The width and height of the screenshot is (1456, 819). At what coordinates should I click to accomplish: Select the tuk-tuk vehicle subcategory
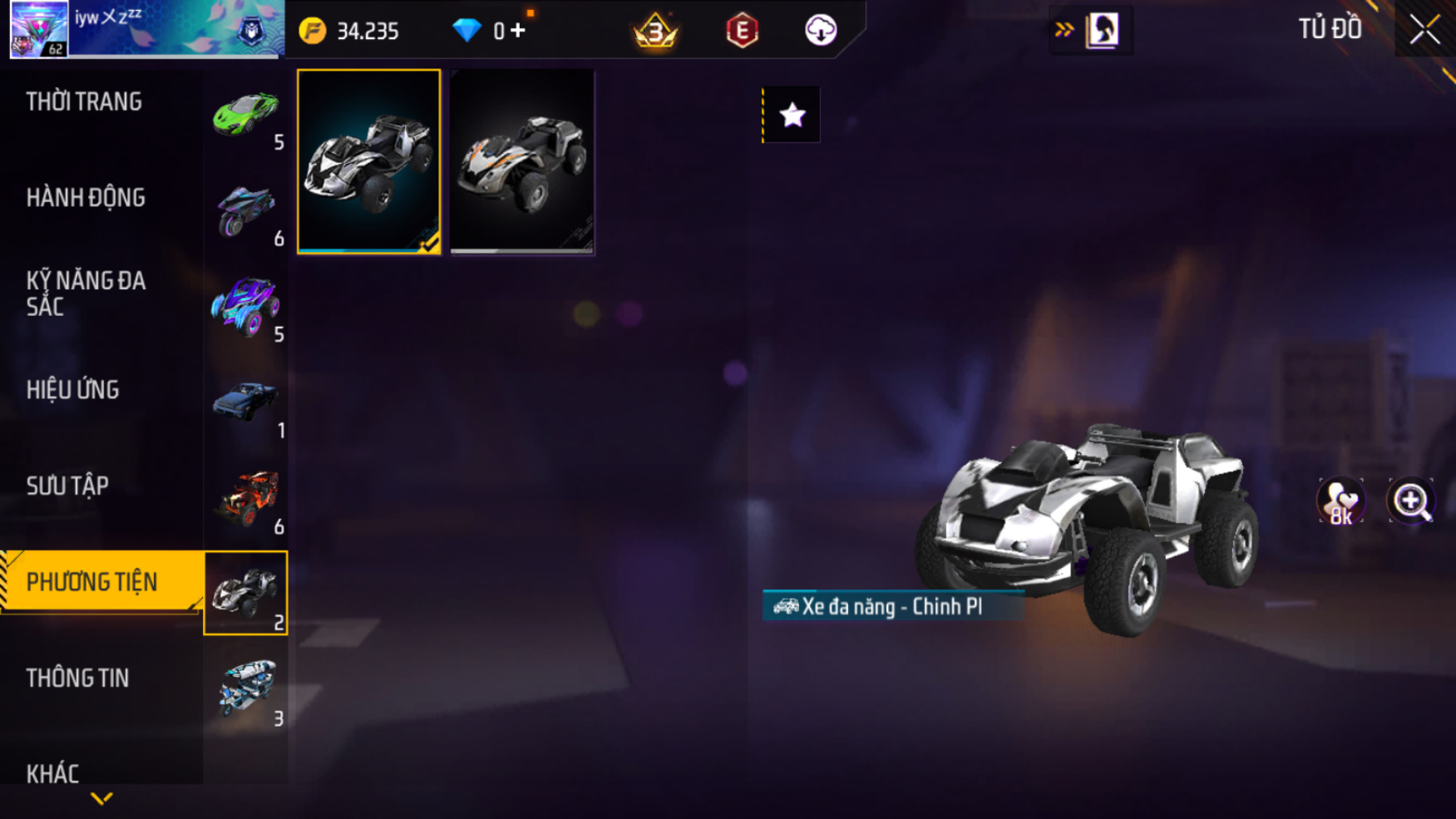pyautogui.click(x=245, y=689)
